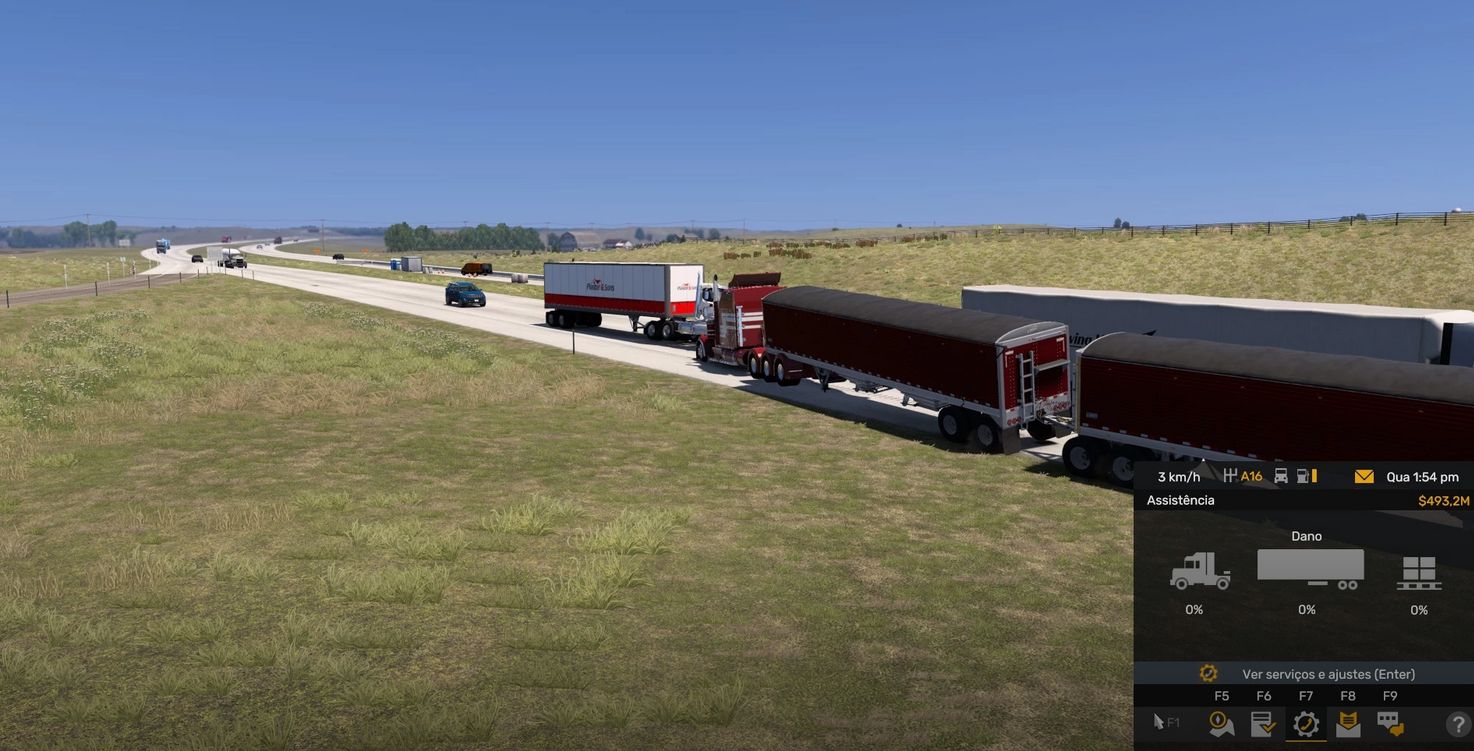Screen dimensions: 1474x751
Task: Click the Assistência panel header
Action: [x=1180, y=499]
